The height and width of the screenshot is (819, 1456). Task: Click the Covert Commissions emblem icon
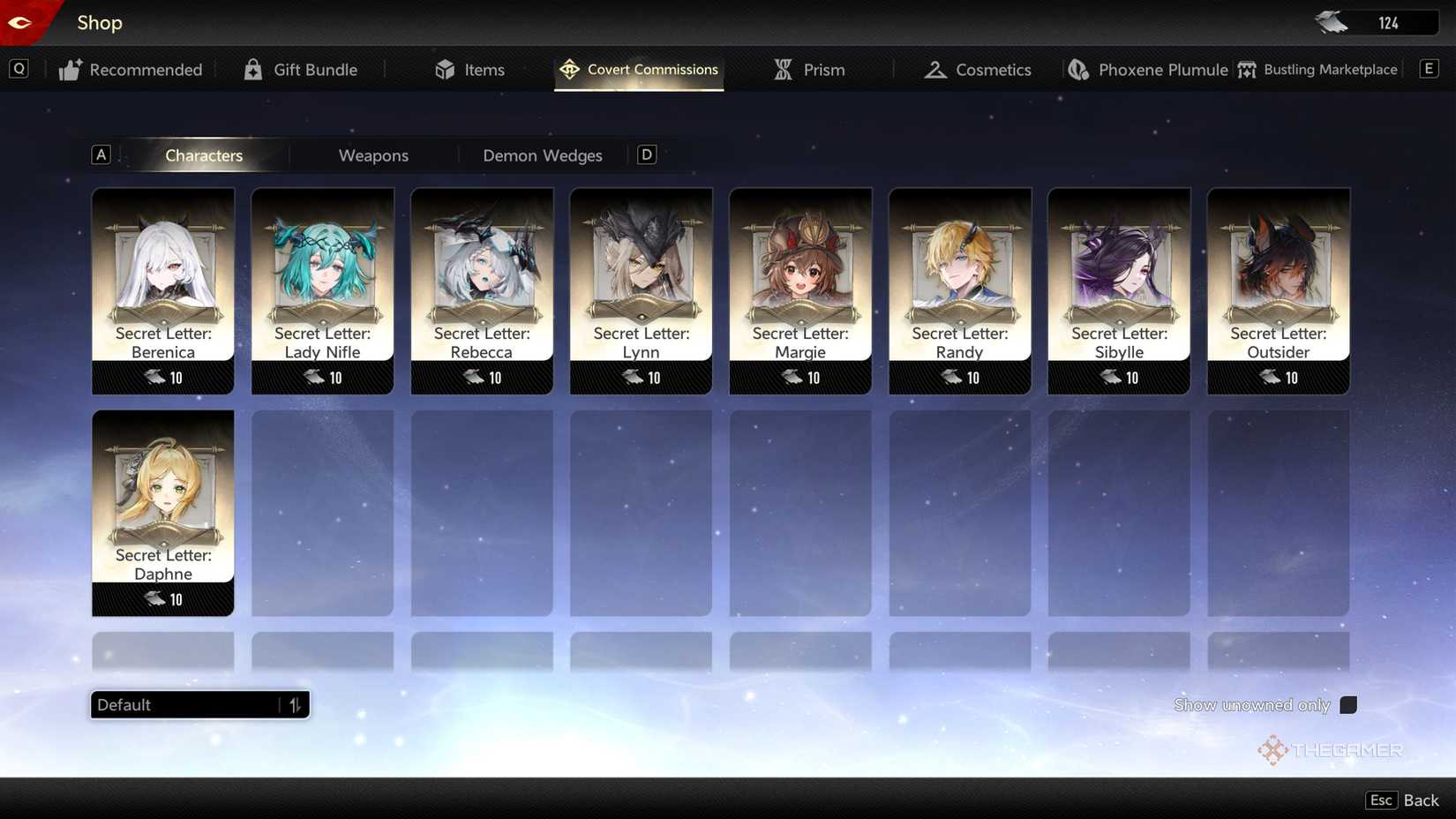pyautogui.click(x=569, y=68)
